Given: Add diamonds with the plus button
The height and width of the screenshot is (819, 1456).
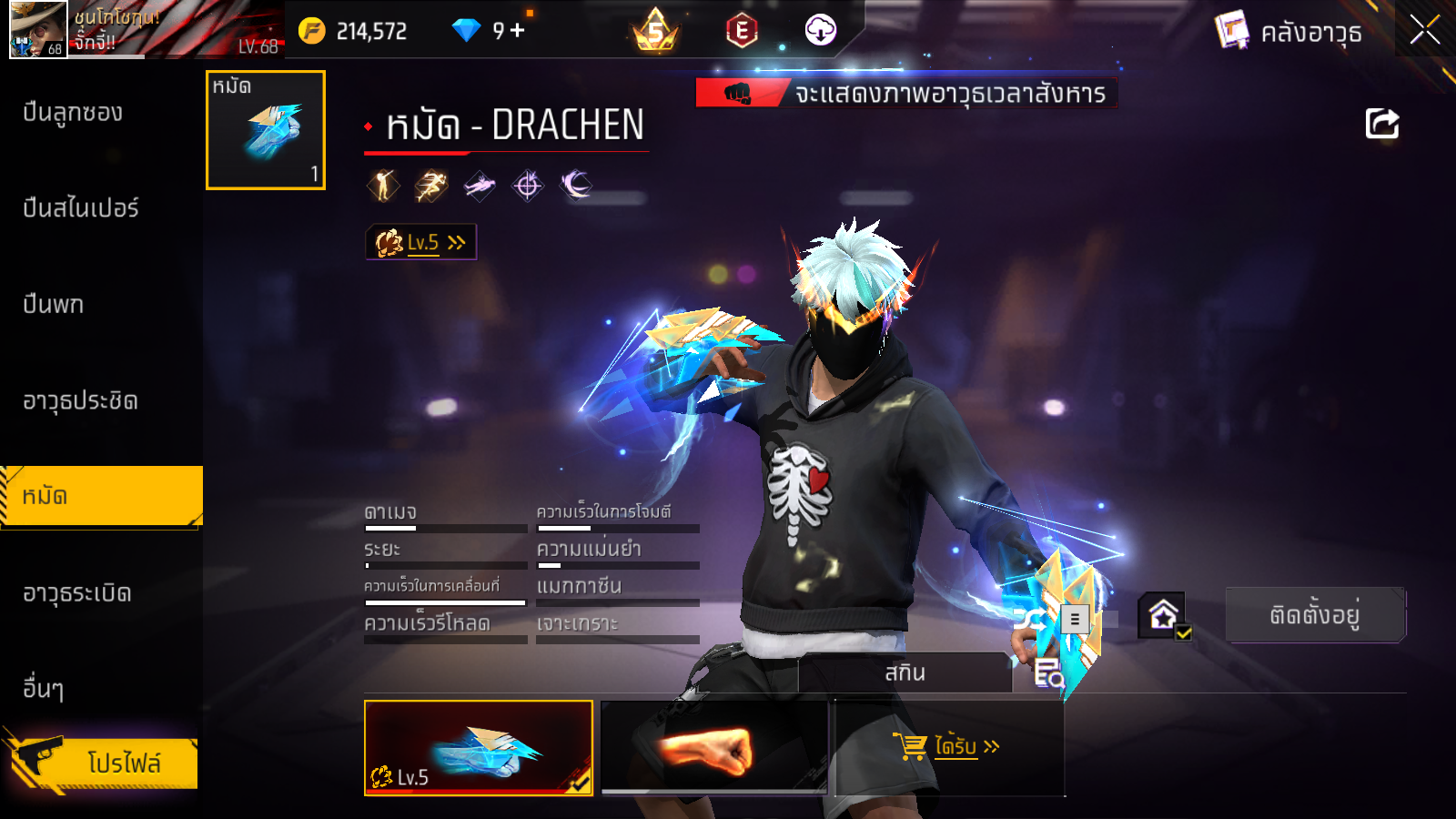Looking at the screenshot, I should tap(518, 31).
